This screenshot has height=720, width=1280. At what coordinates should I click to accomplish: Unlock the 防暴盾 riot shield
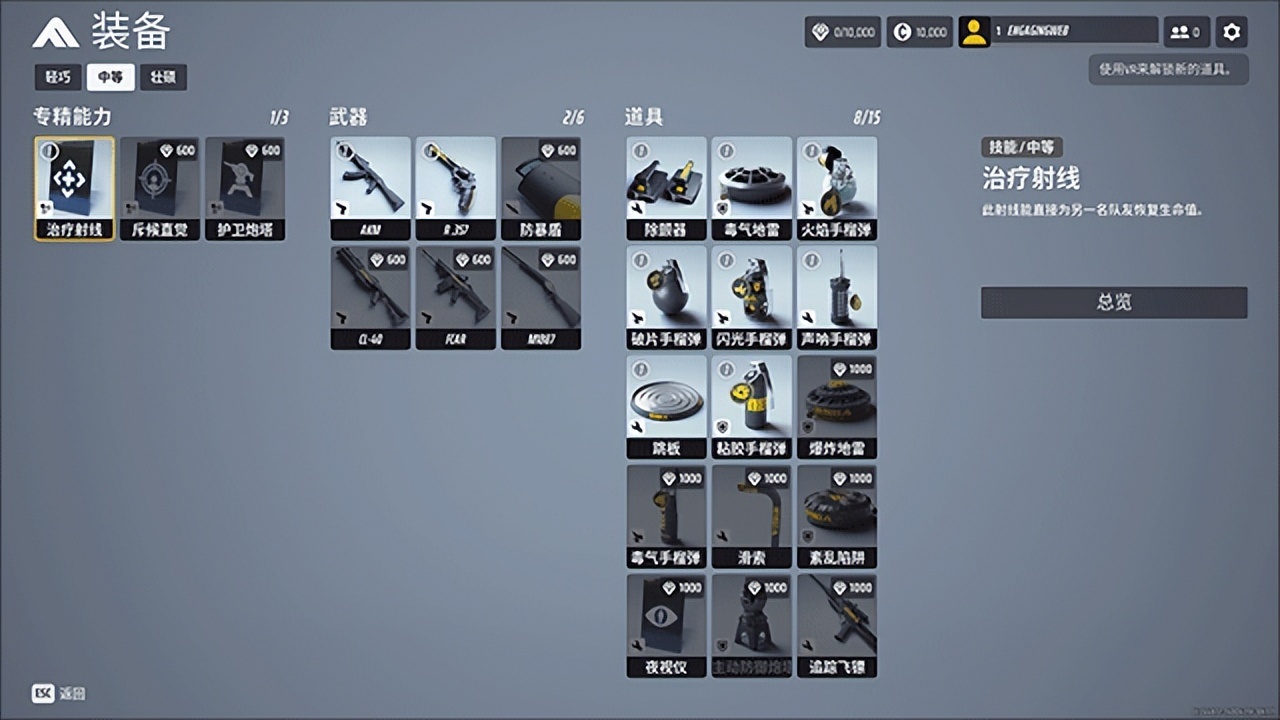point(541,188)
